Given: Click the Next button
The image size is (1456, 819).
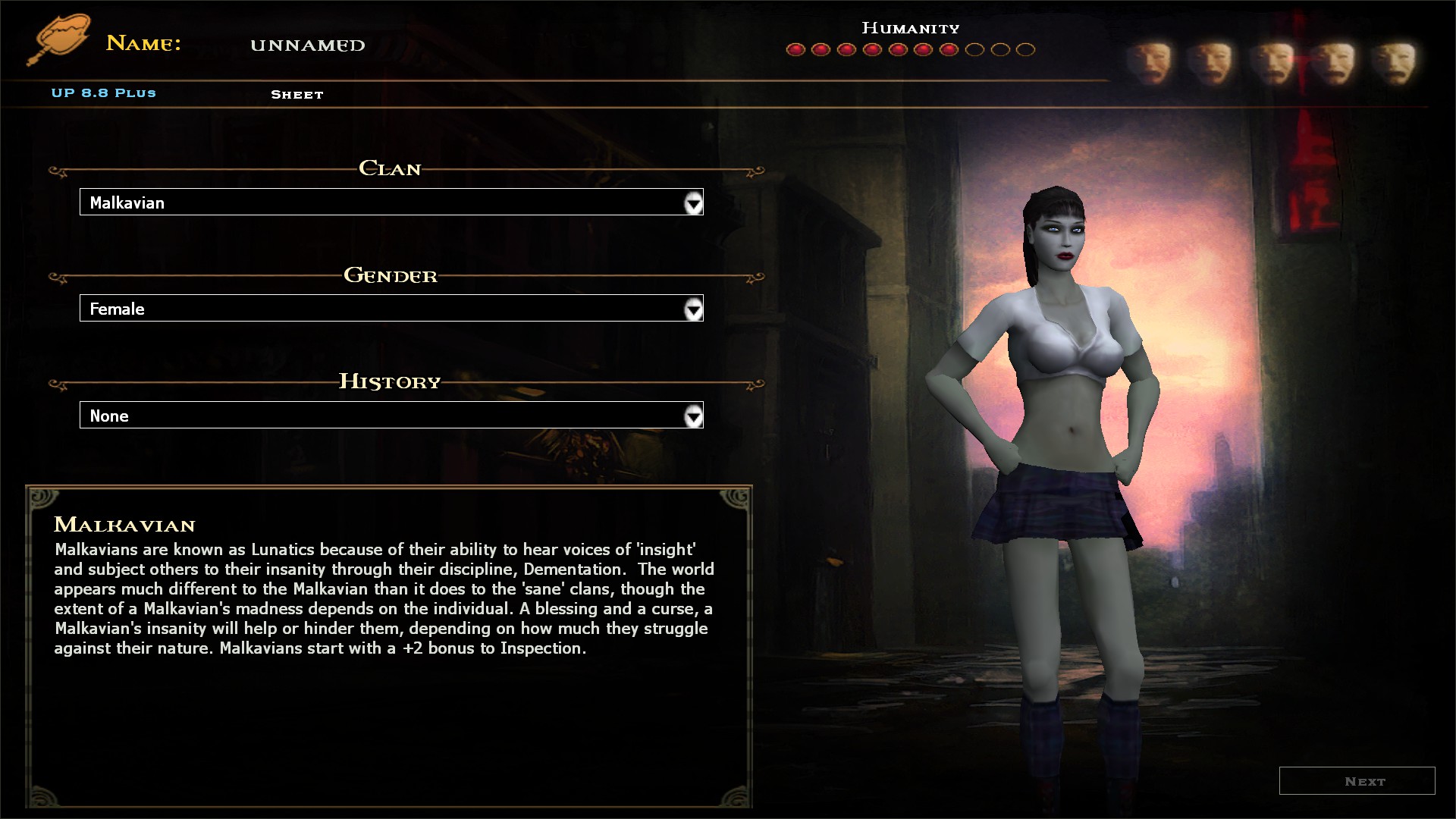Looking at the screenshot, I should coord(1357,781).
